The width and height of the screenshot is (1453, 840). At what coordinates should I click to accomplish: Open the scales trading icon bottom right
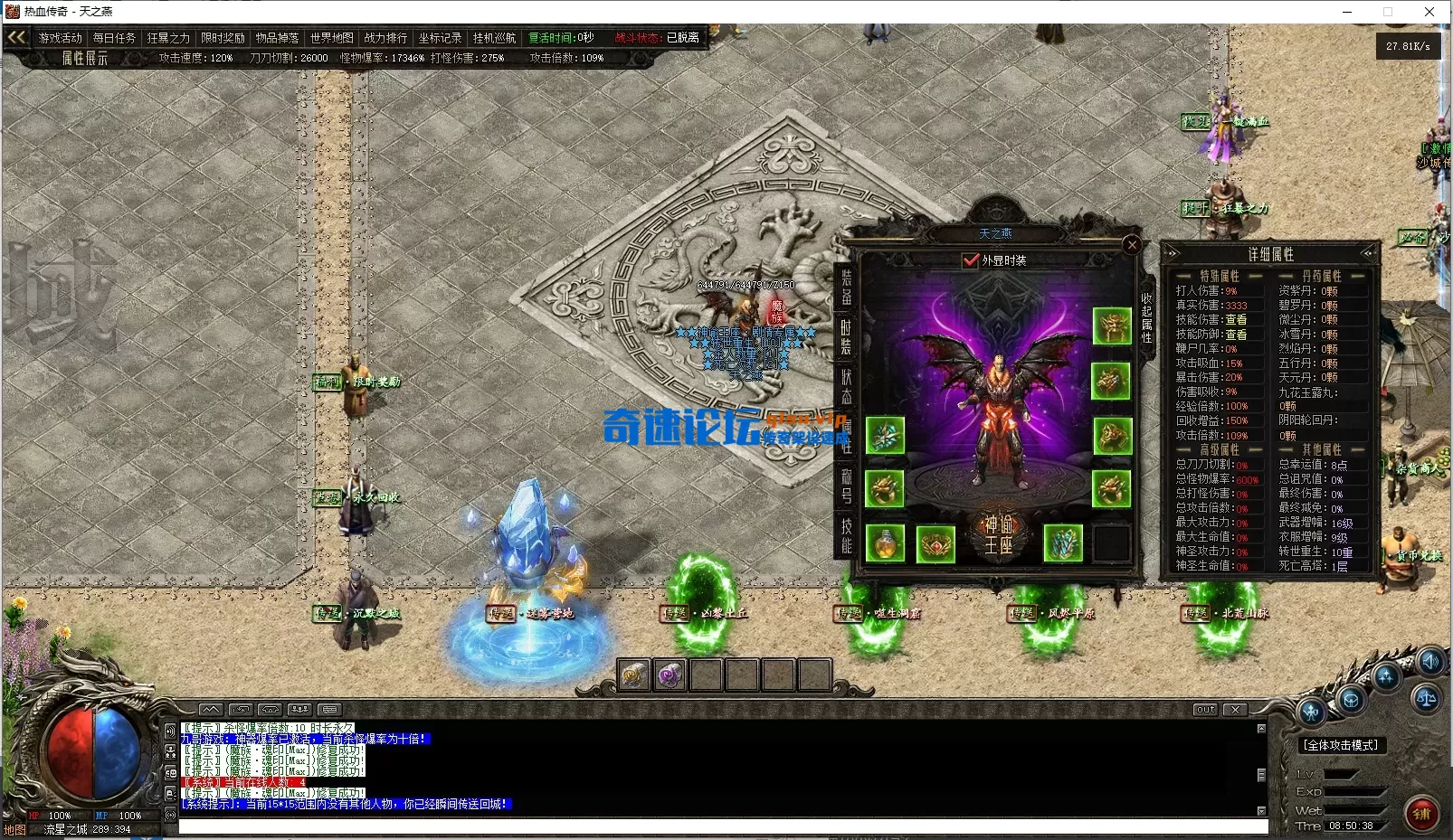pos(1427,700)
